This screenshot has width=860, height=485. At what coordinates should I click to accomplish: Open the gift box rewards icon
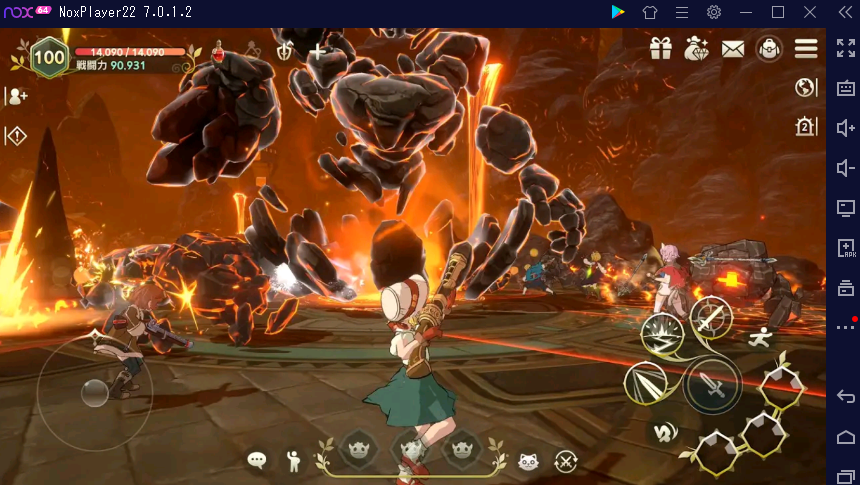pos(660,48)
